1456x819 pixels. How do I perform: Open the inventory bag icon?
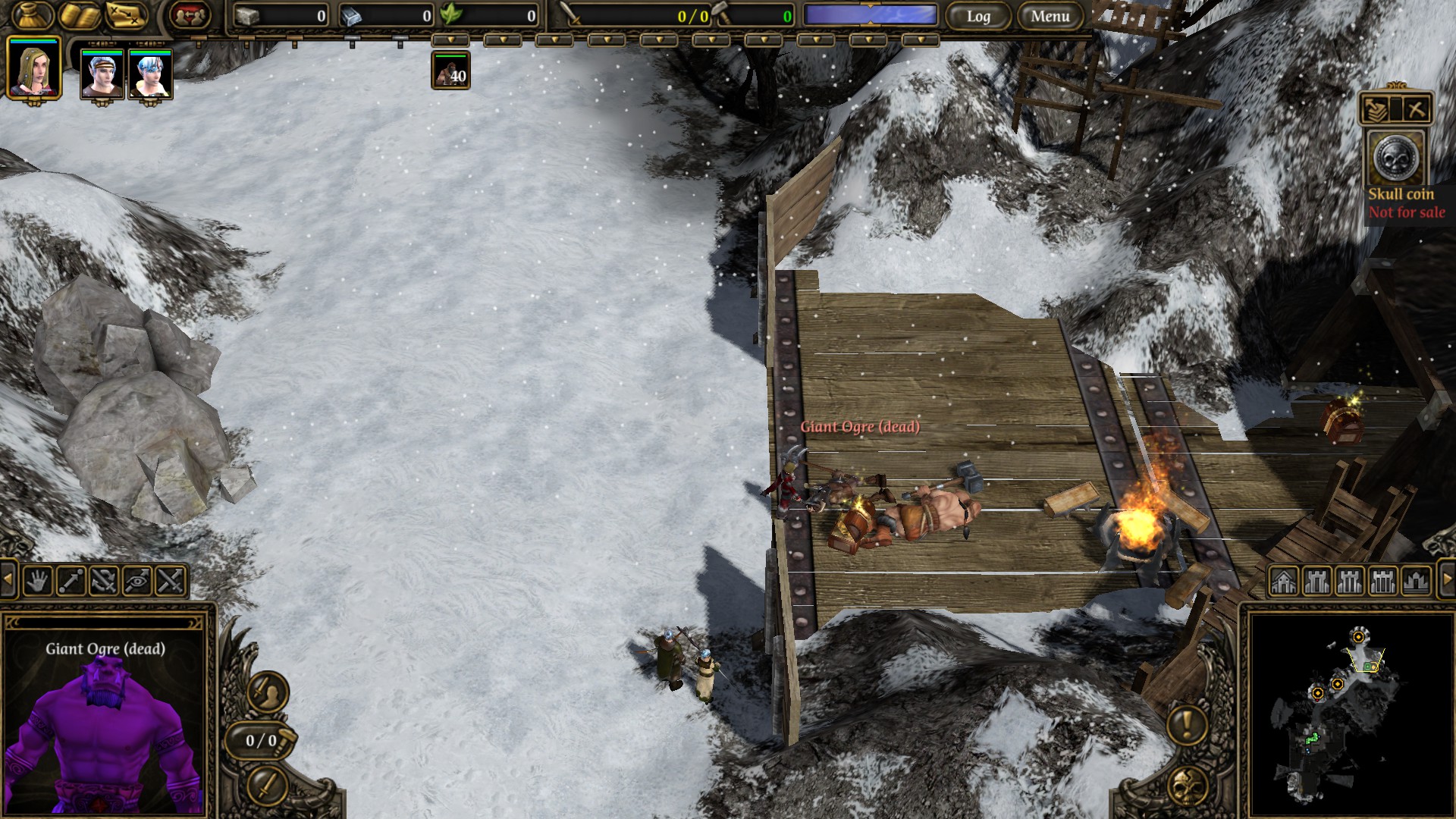tap(33, 15)
